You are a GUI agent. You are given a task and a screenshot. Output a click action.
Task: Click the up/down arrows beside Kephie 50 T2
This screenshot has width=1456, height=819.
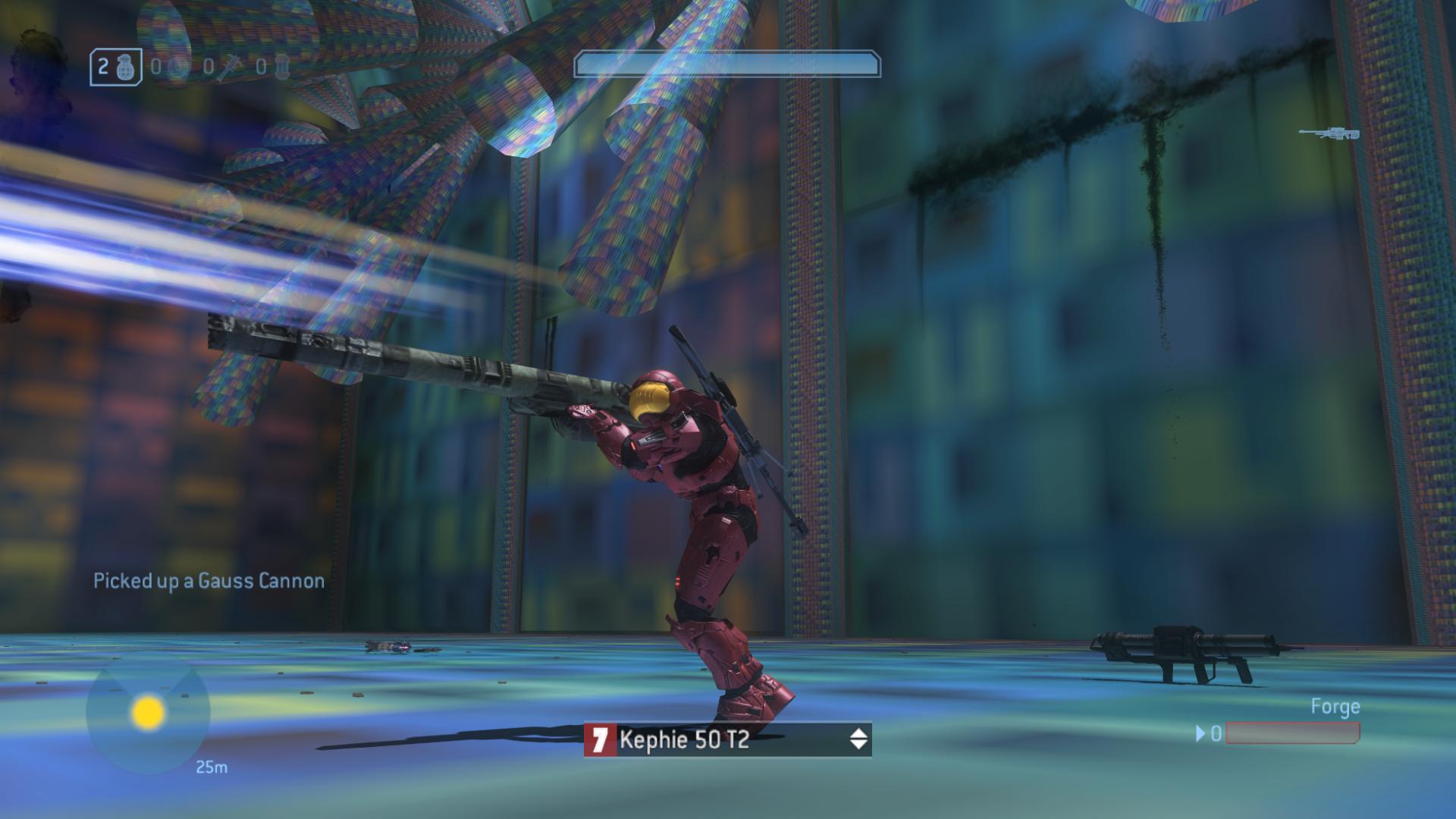pyautogui.click(x=858, y=739)
